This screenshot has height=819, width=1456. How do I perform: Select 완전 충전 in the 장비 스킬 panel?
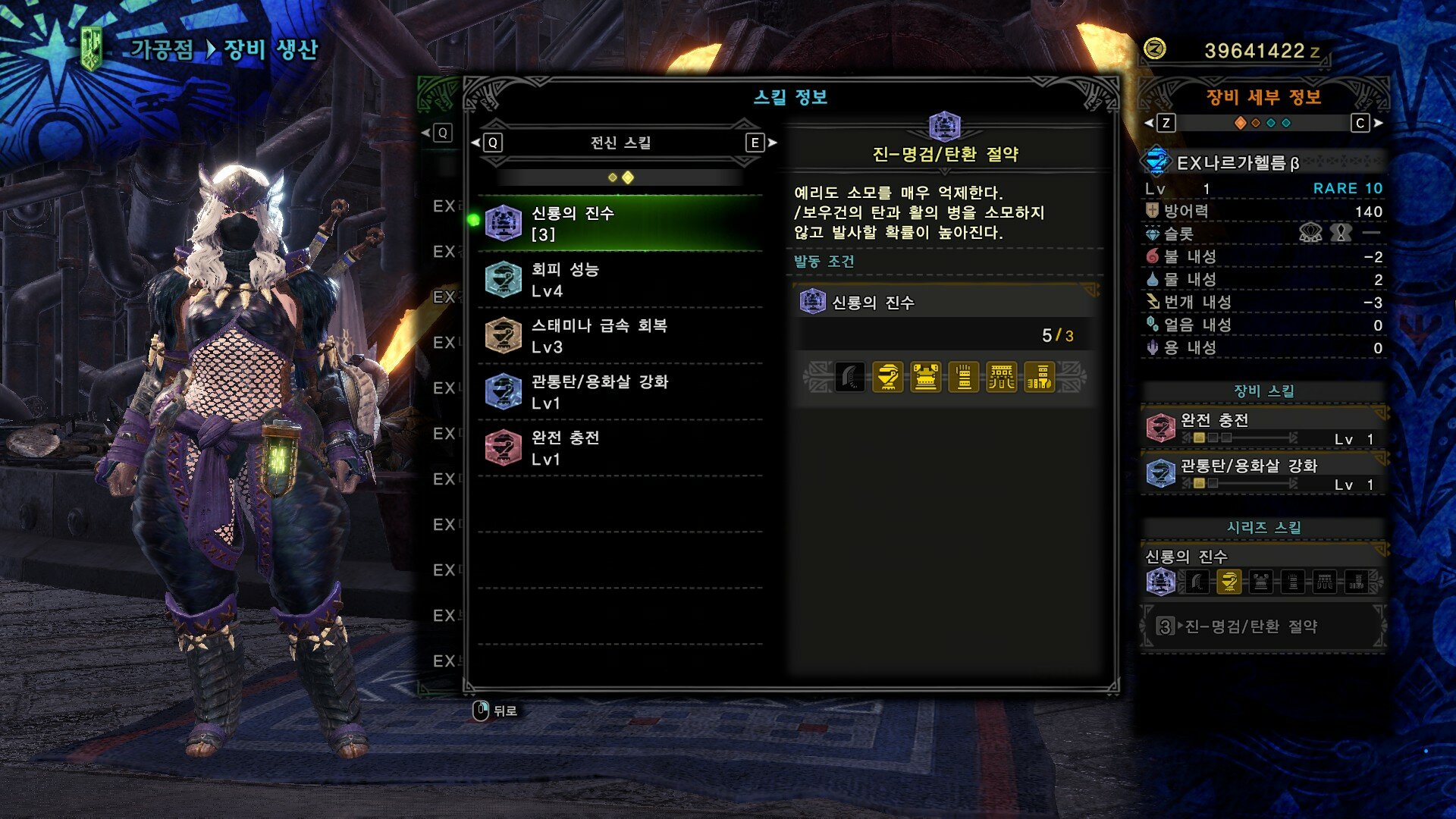tap(1263, 428)
